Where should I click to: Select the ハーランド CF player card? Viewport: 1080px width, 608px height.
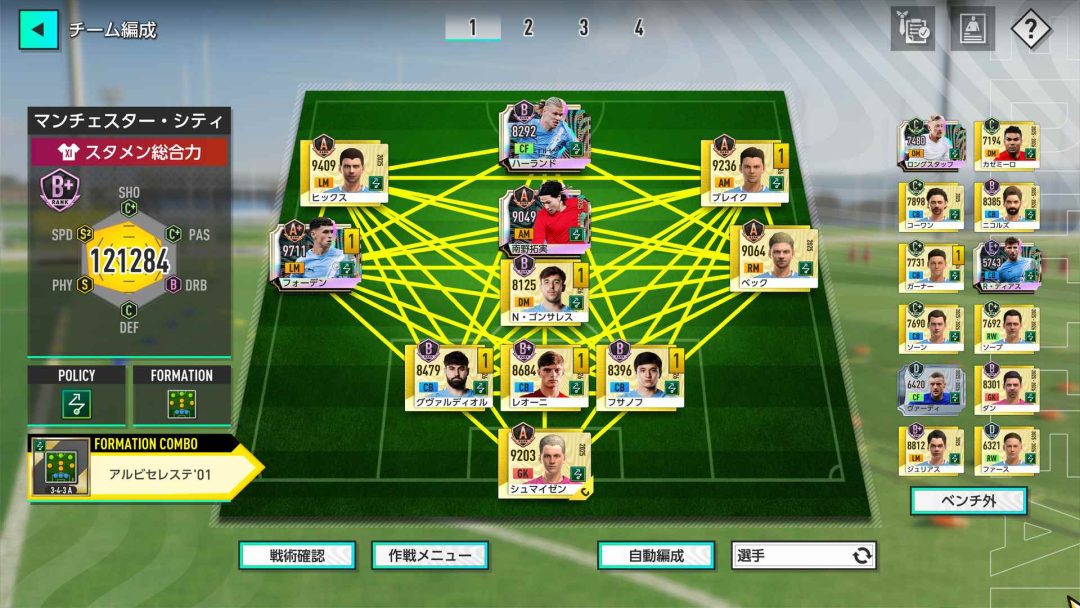[540, 136]
